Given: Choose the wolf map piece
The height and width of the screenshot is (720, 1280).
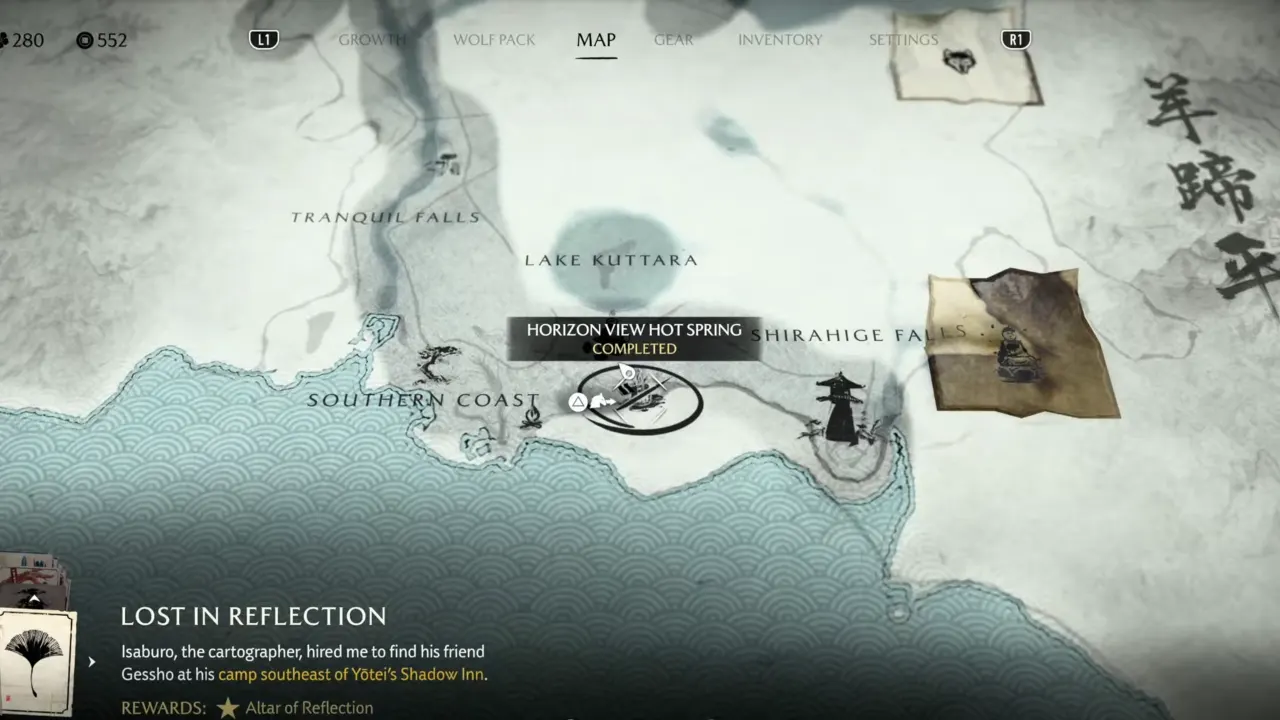Looking at the screenshot, I should [964, 57].
